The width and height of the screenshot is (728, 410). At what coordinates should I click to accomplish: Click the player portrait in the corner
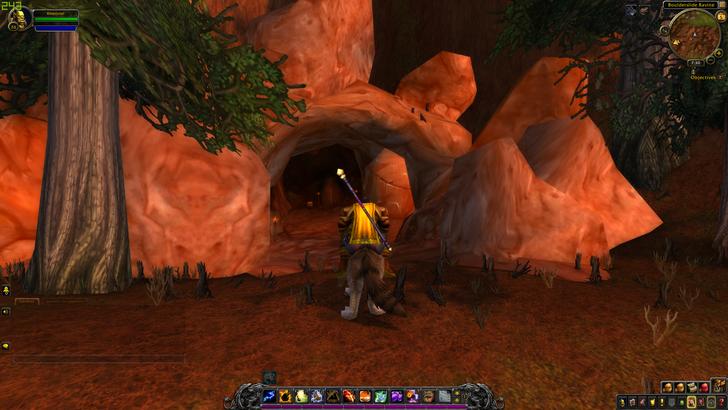click(17, 19)
